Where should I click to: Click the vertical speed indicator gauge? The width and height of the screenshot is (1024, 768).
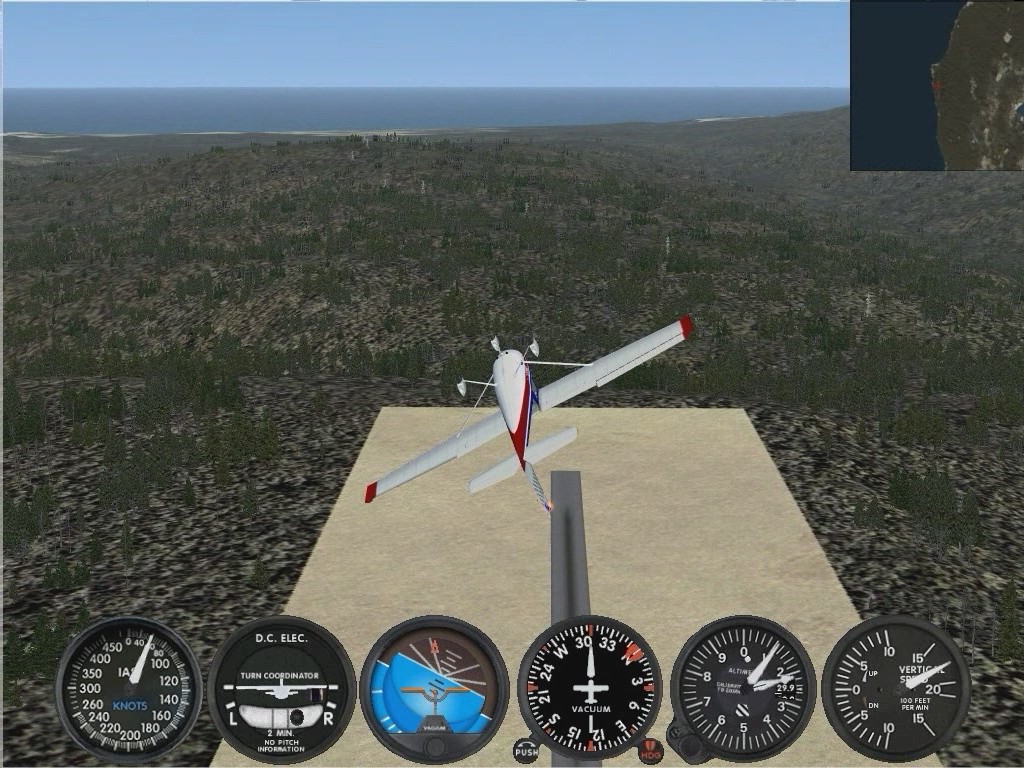coord(896,688)
